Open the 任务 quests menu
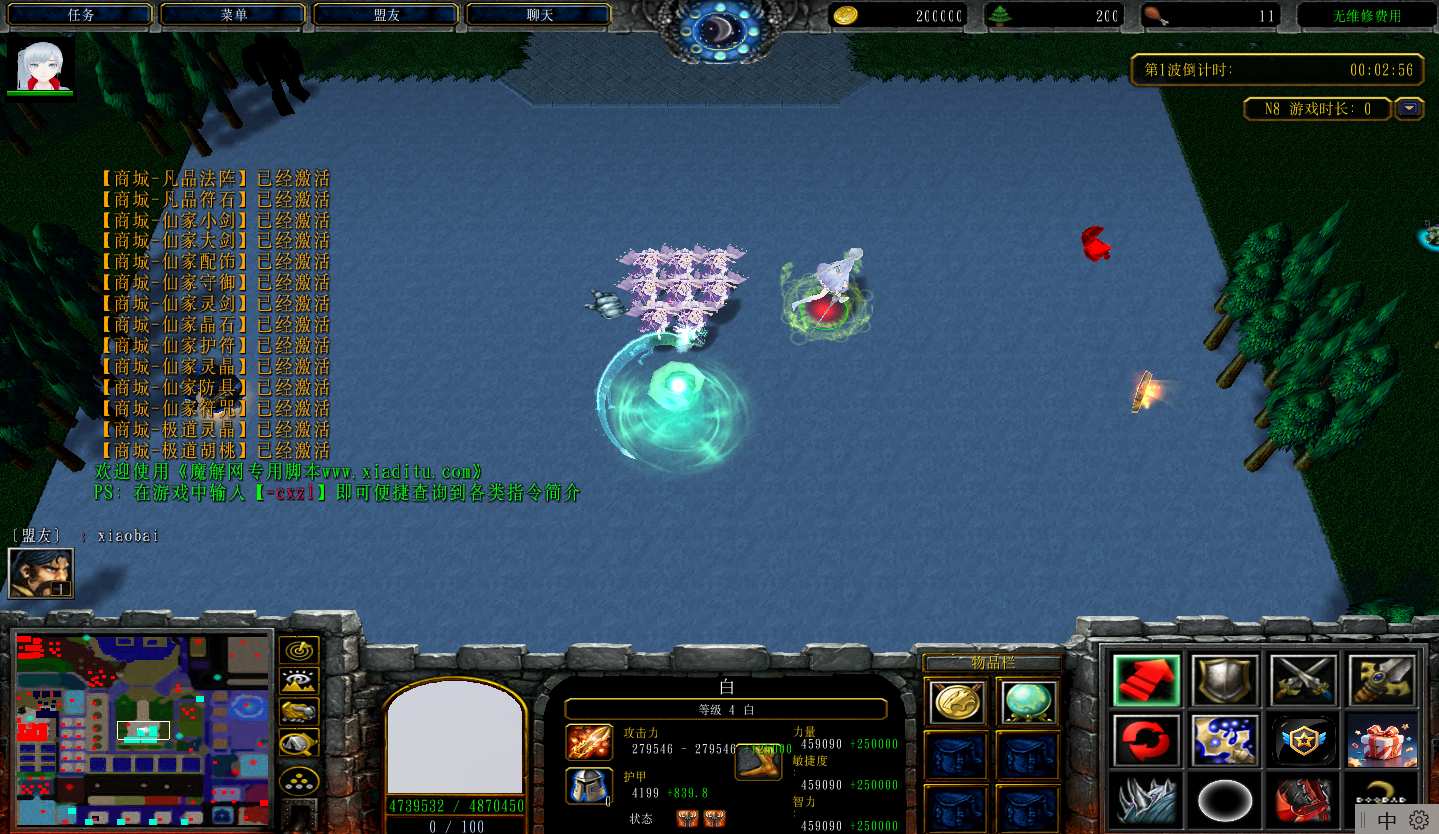Viewport: 1439px width, 834px height. [81, 15]
